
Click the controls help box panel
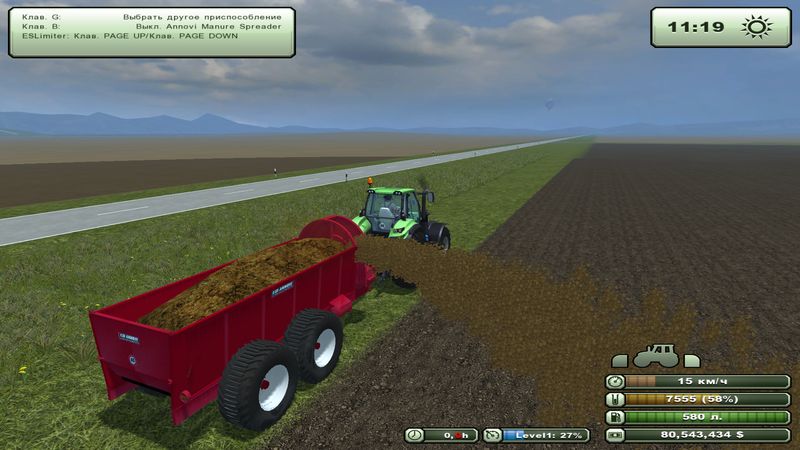point(152,32)
